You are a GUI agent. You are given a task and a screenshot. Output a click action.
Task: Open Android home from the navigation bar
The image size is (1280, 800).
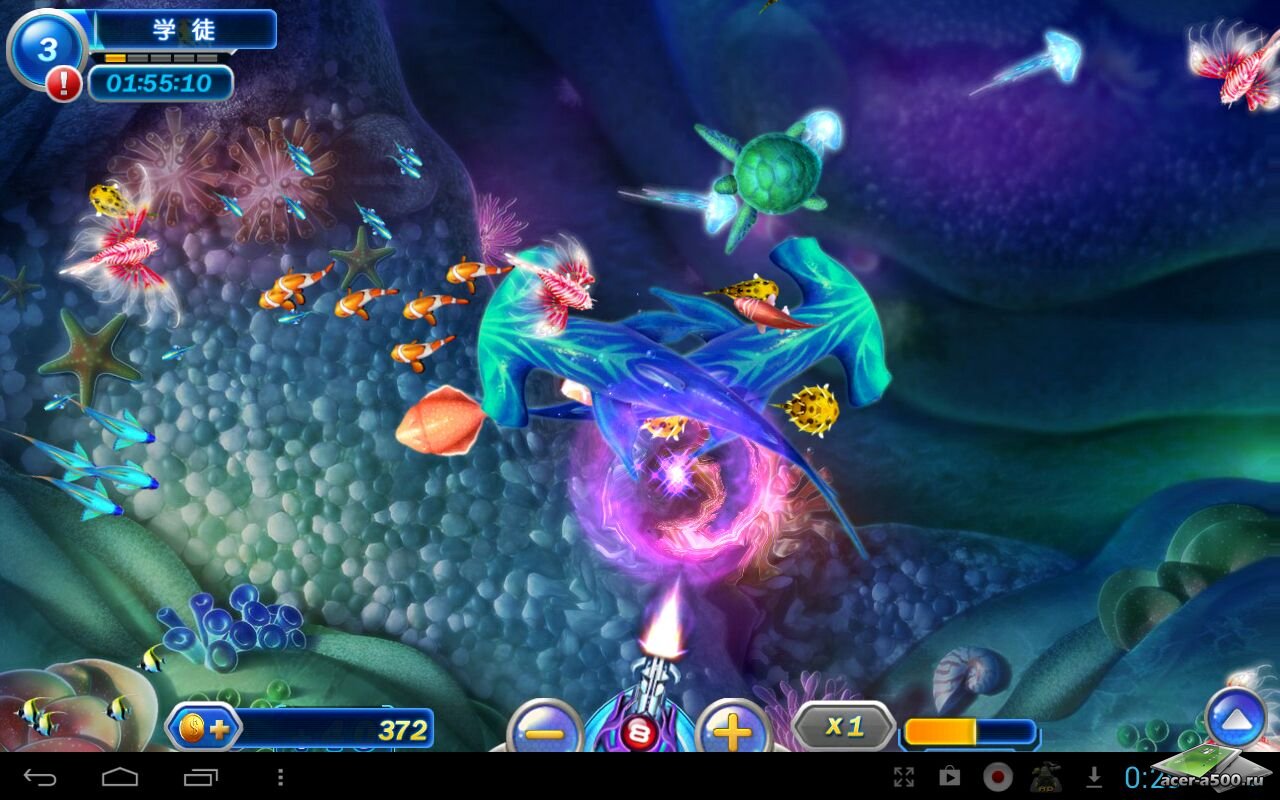(x=120, y=777)
